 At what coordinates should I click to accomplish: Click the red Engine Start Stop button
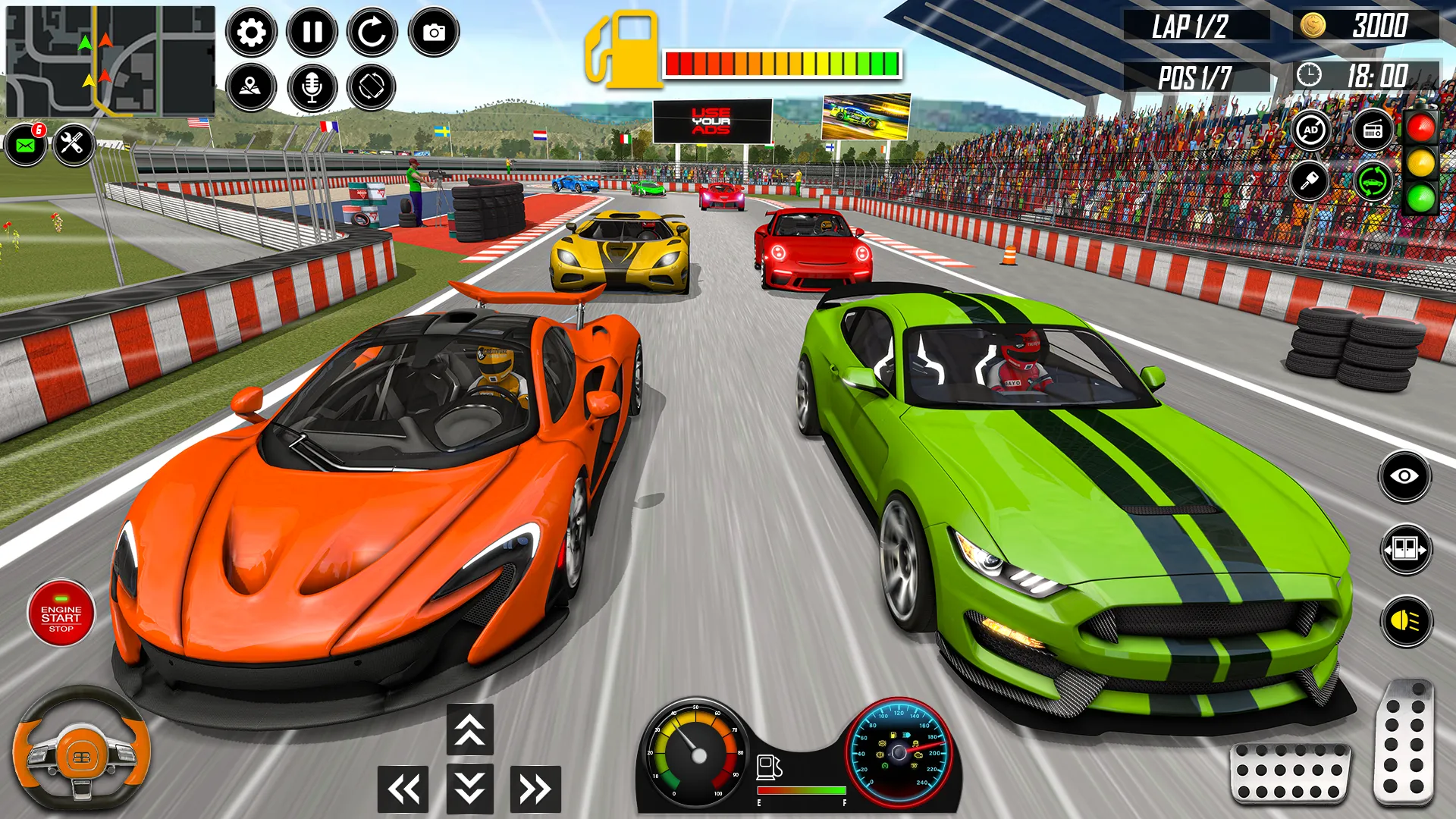[61, 614]
